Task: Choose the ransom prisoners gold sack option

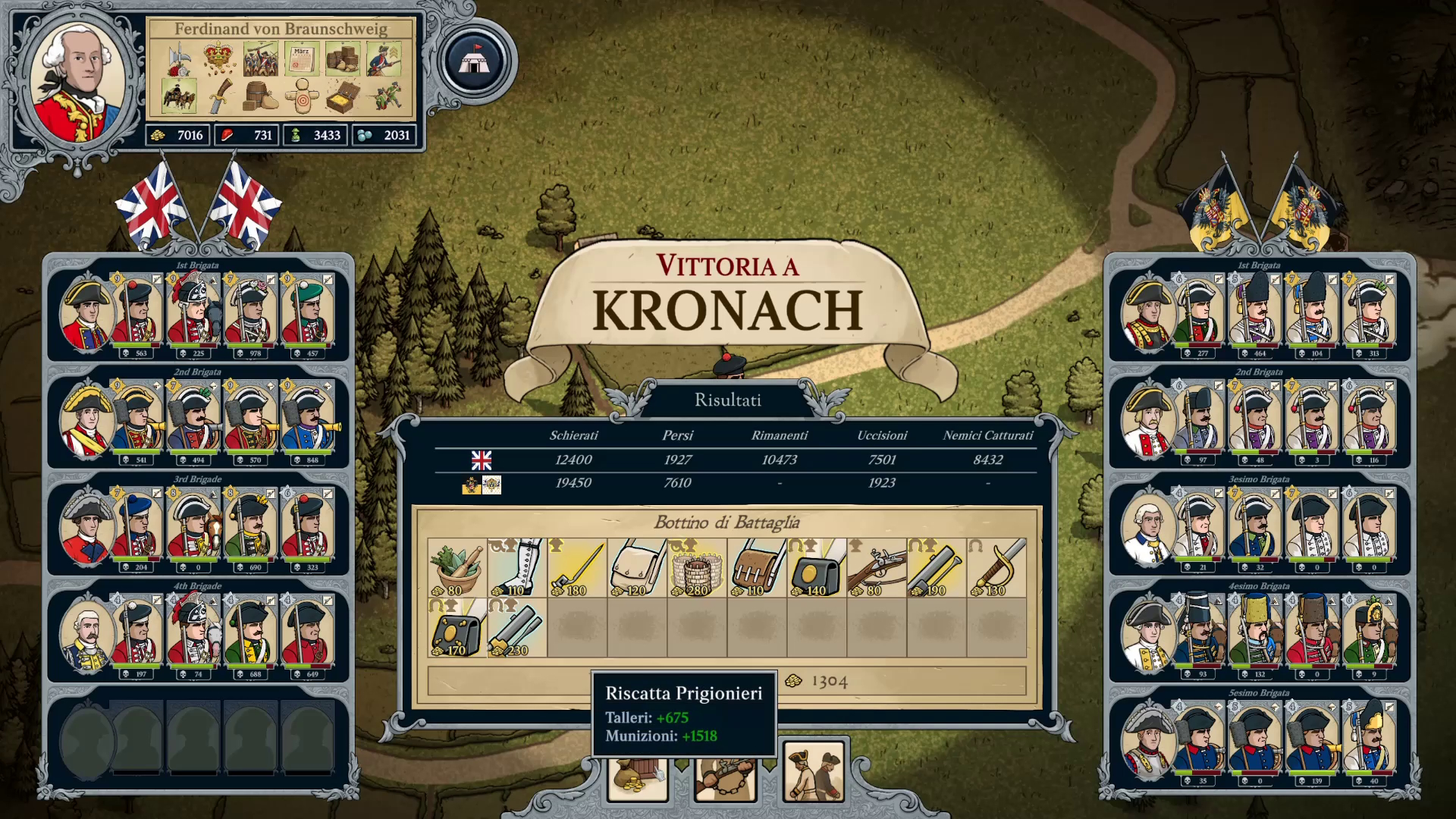Action: (x=637, y=778)
